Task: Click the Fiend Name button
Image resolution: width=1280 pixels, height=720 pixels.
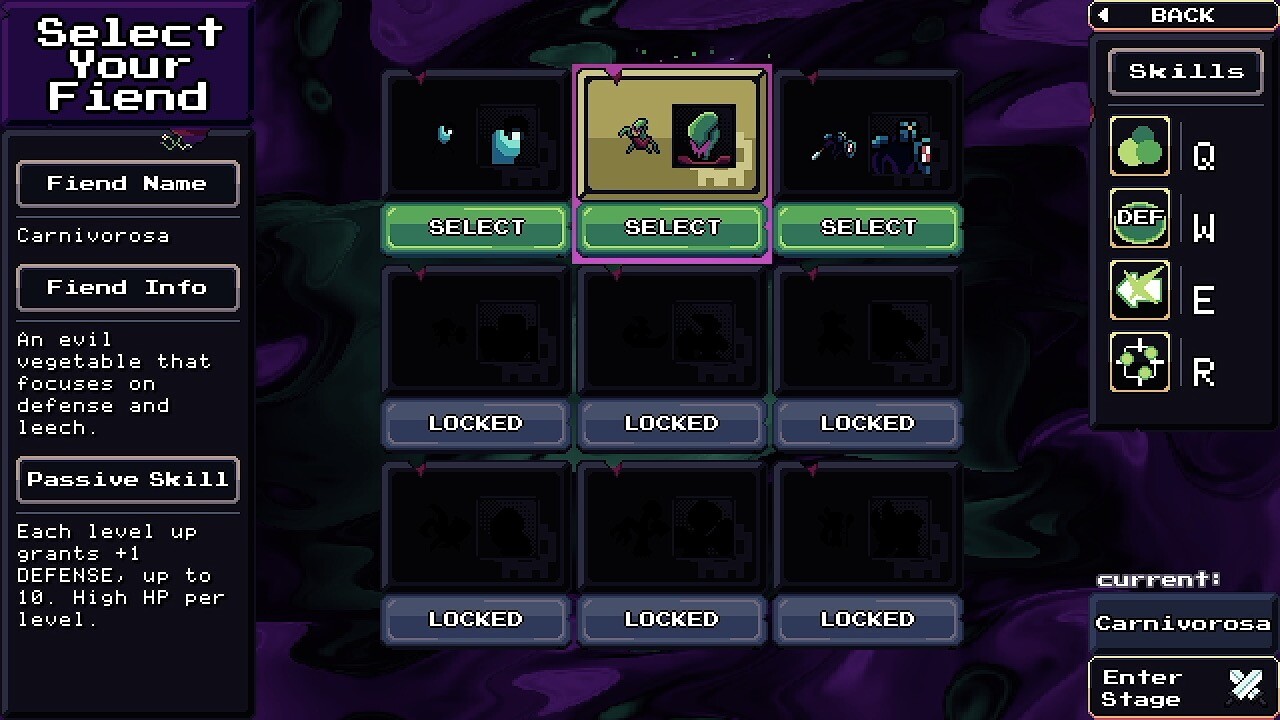Action: pyautogui.click(x=127, y=184)
